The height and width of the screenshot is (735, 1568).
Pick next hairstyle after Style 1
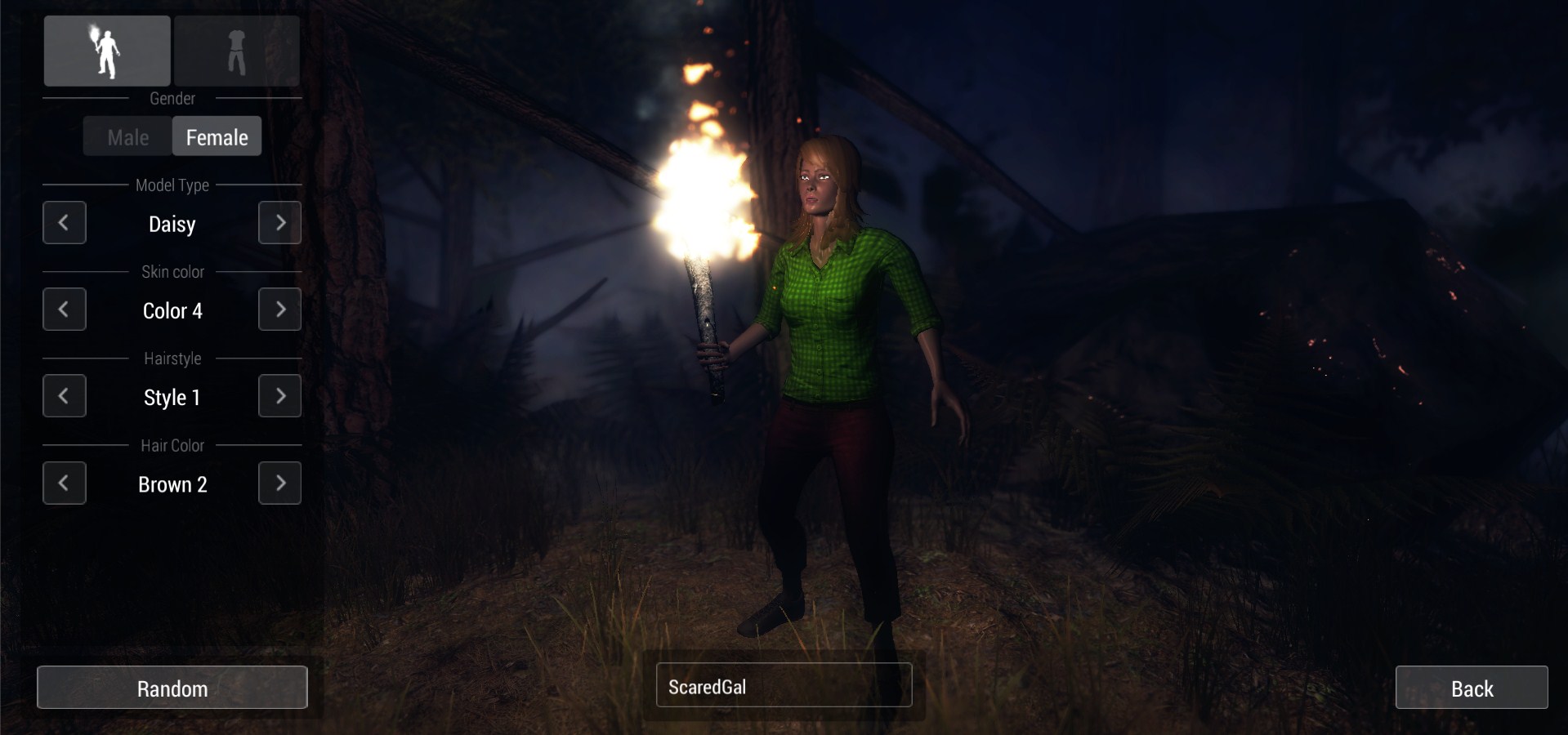[x=279, y=396]
